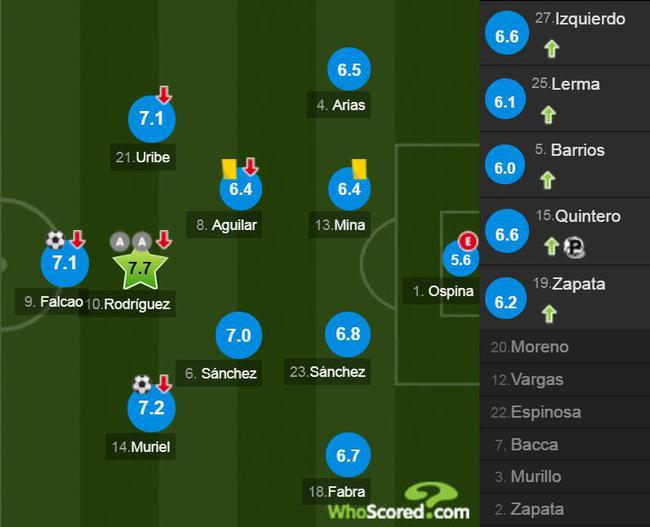The image size is (650, 527).
Task: Open goalkeeper Ospina's 5.6 rating
Action: pyautogui.click(x=461, y=259)
